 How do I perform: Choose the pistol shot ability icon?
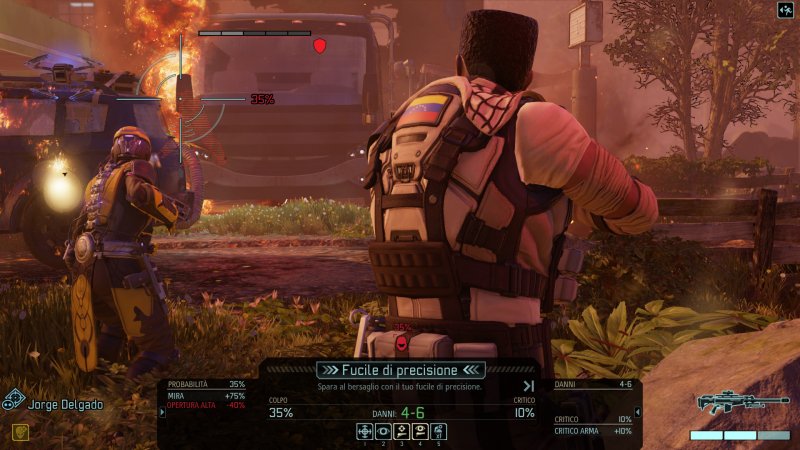tap(401, 431)
